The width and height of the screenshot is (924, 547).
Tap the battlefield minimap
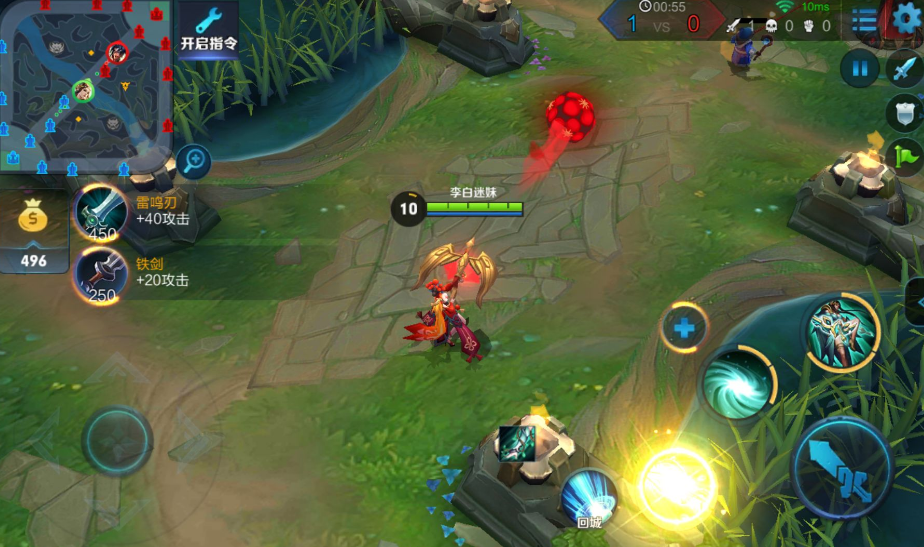(86, 83)
